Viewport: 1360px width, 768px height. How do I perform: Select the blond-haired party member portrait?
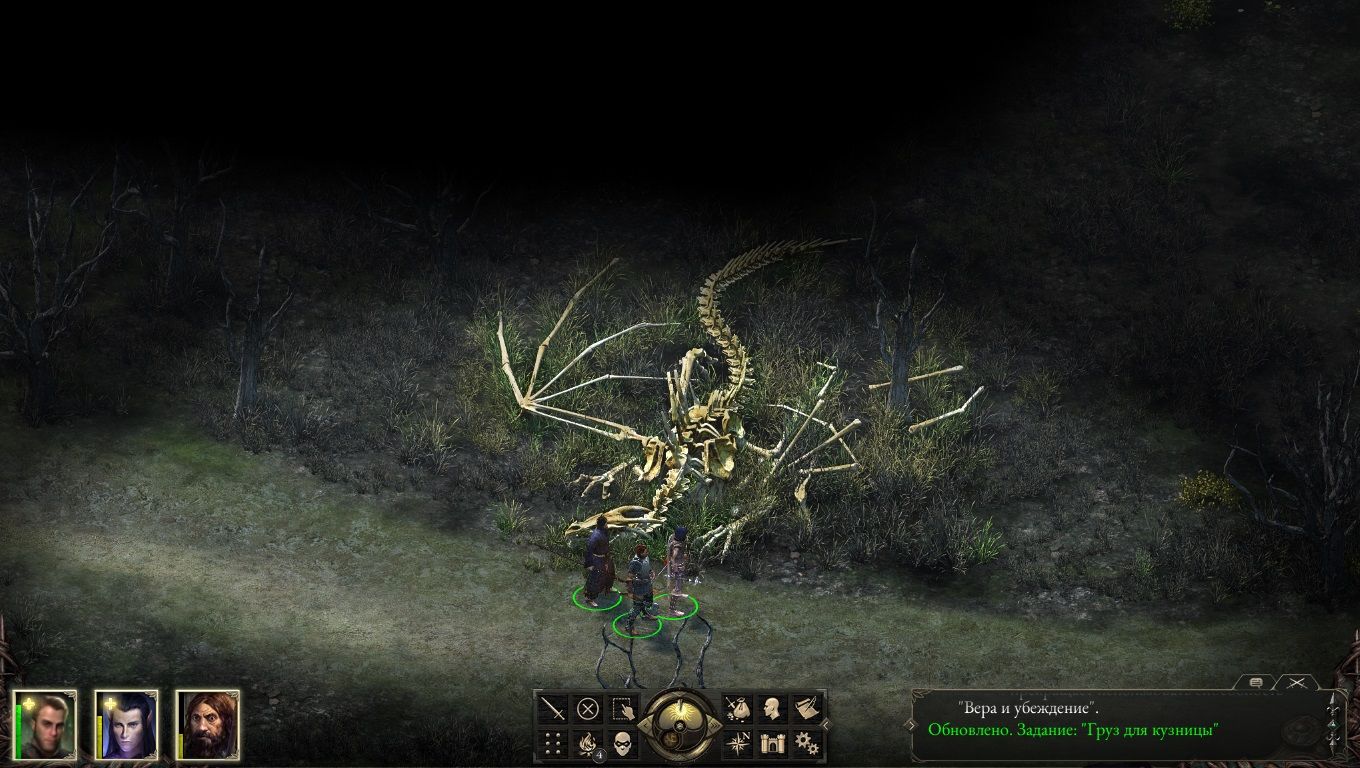tap(45, 725)
